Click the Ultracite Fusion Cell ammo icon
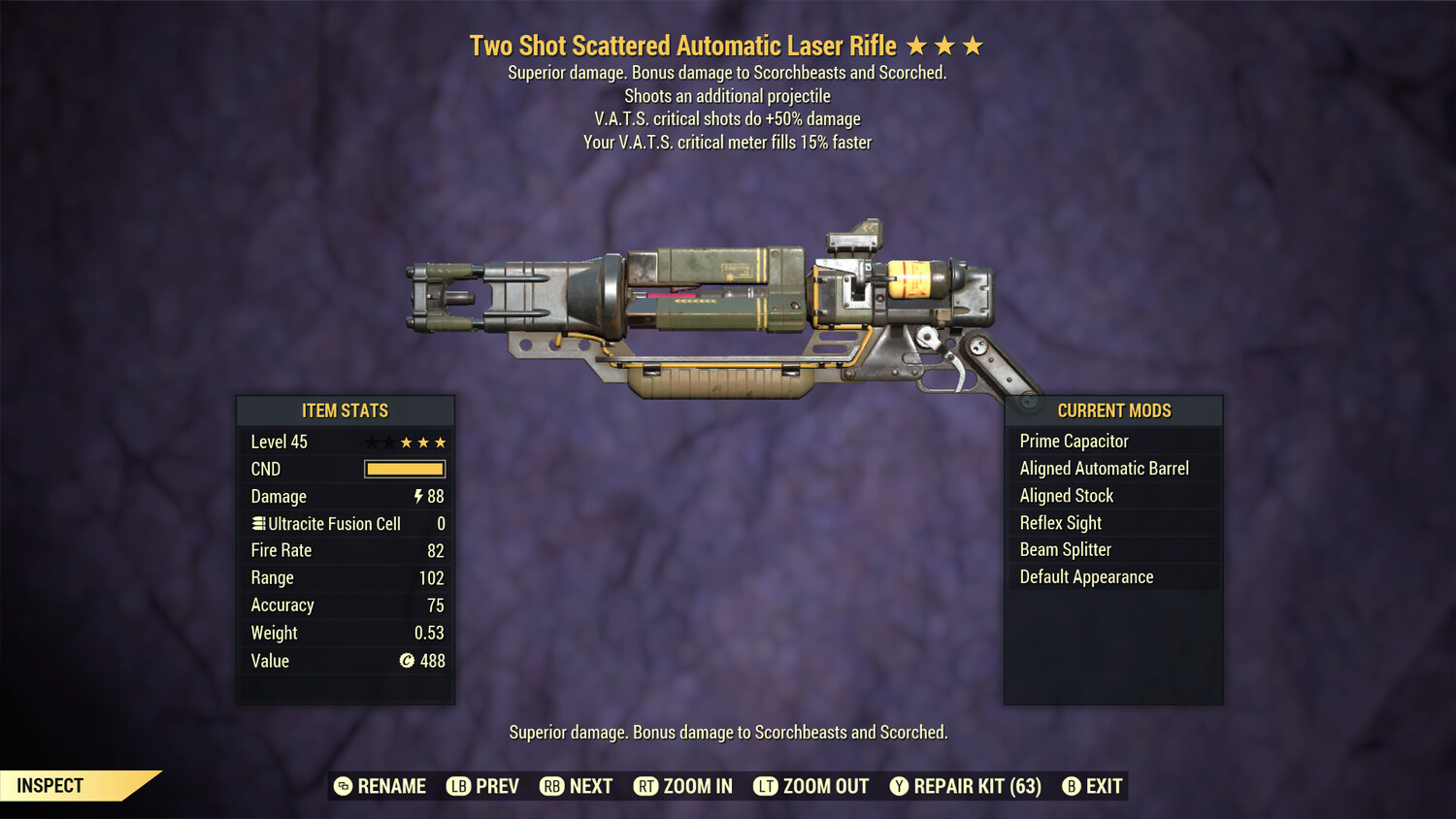This screenshot has height=819, width=1456. [x=257, y=523]
